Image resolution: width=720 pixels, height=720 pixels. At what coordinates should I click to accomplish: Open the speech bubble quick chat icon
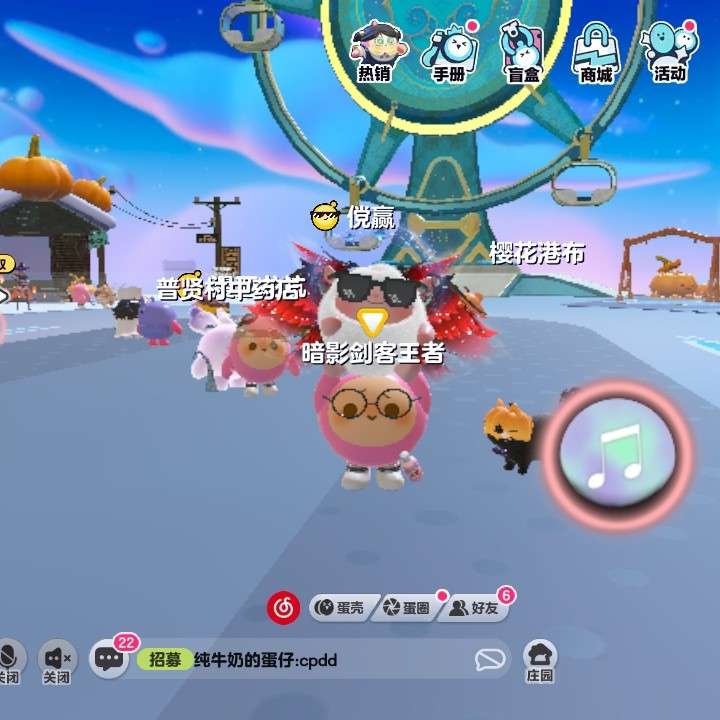tap(489, 659)
